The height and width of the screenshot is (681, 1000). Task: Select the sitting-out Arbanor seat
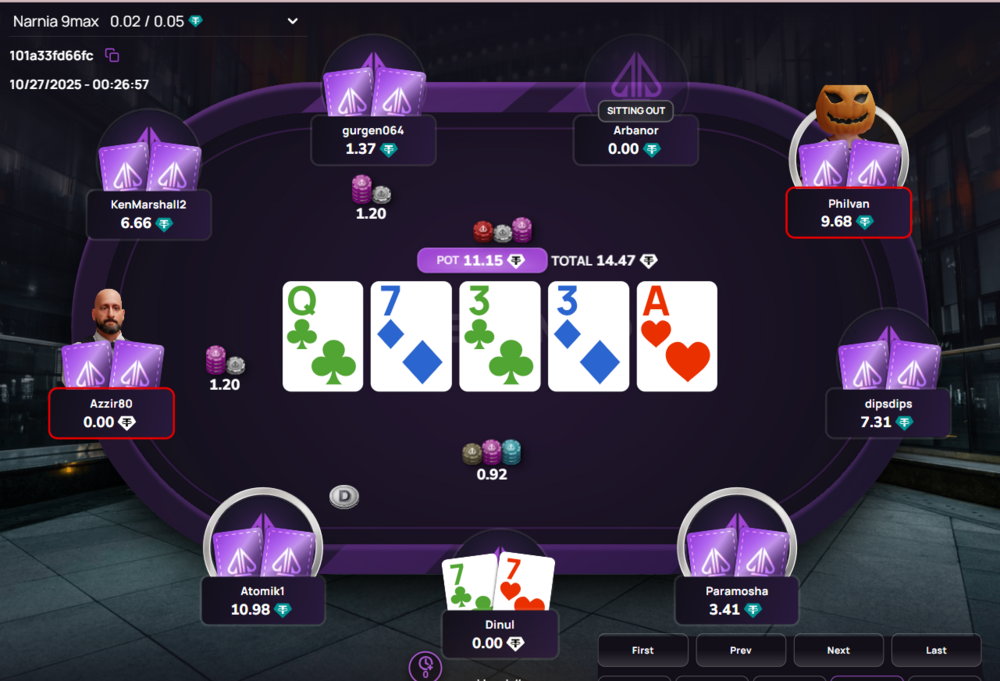pos(635,139)
